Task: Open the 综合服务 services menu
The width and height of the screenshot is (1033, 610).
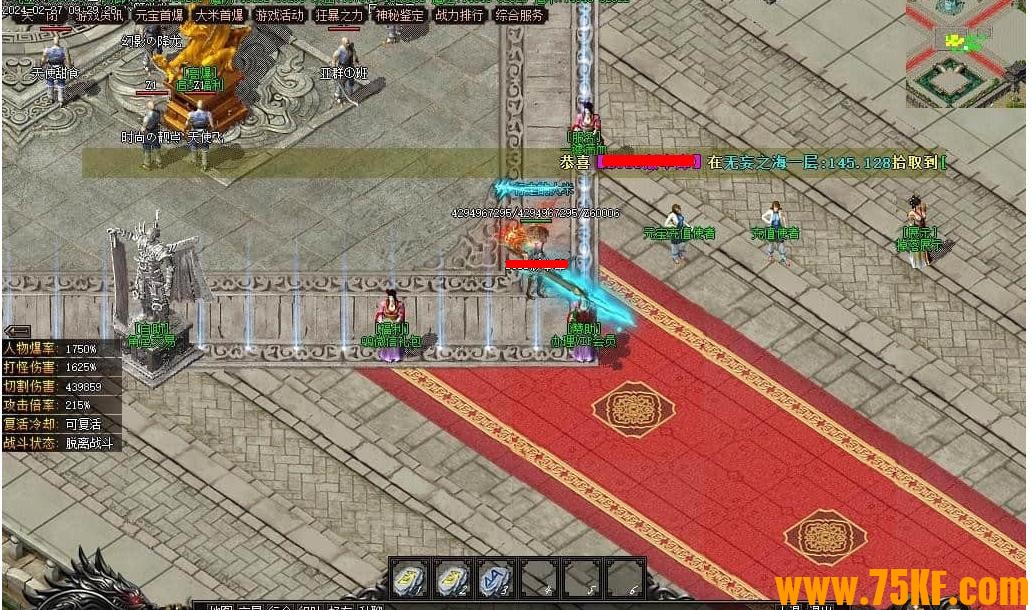Action: (520, 15)
